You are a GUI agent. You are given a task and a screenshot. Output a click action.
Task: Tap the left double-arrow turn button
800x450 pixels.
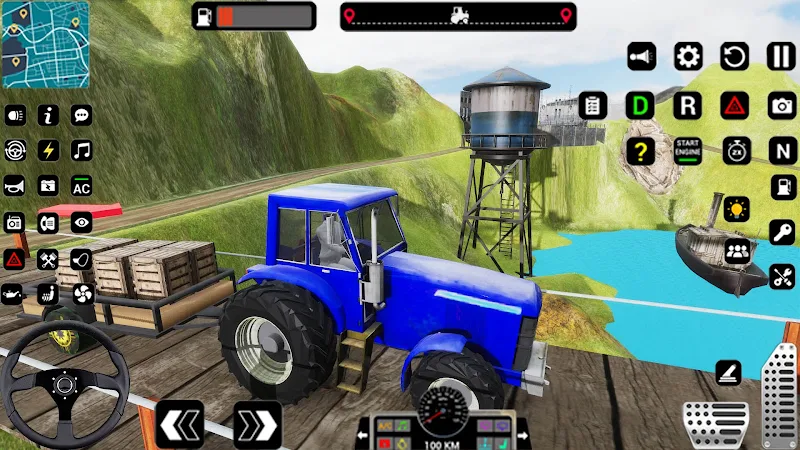180,424
